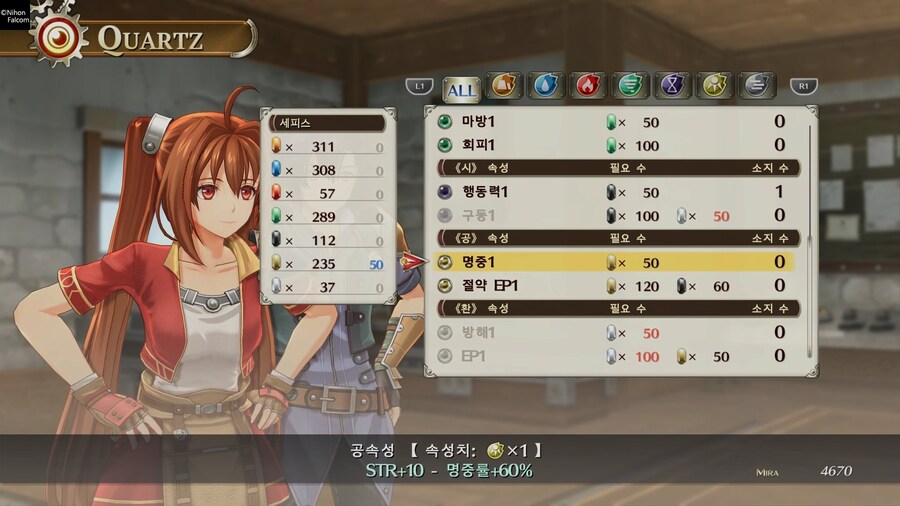Choose the 회피1 quartz row

tap(615, 145)
